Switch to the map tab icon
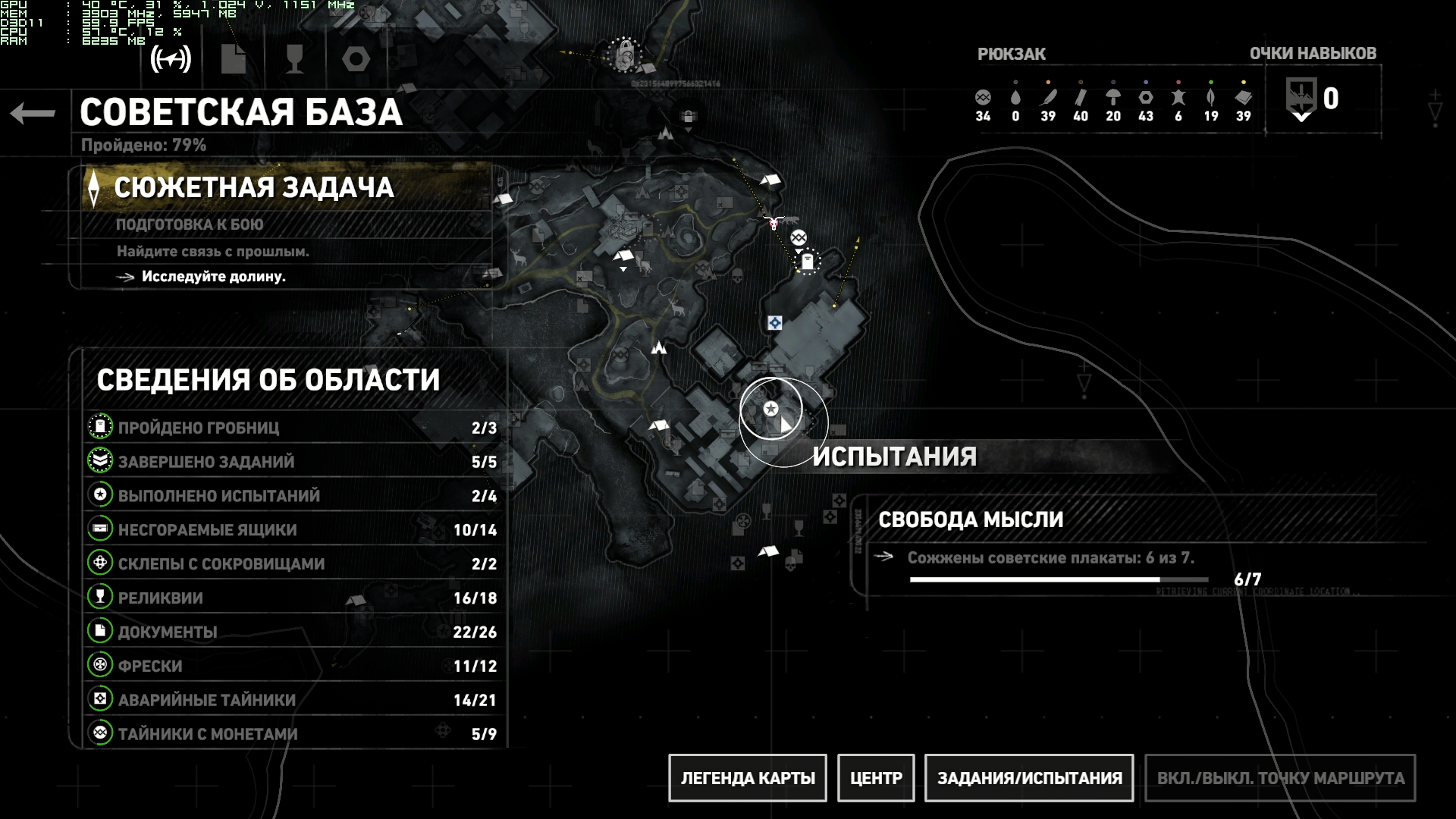 (171, 59)
